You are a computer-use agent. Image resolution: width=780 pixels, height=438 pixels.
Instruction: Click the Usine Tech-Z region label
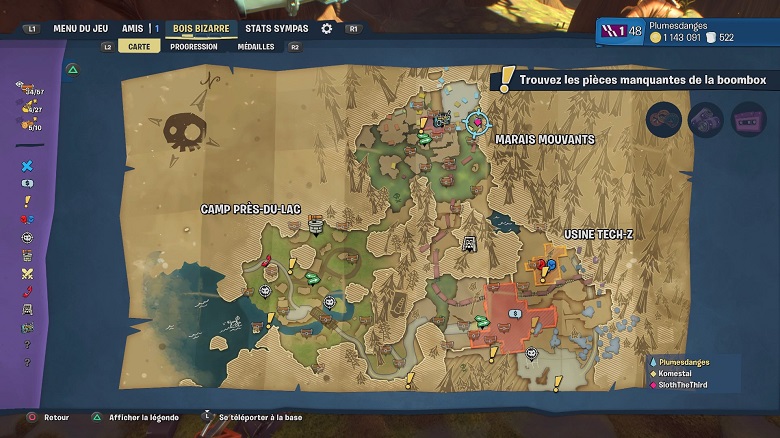[598, 234]
